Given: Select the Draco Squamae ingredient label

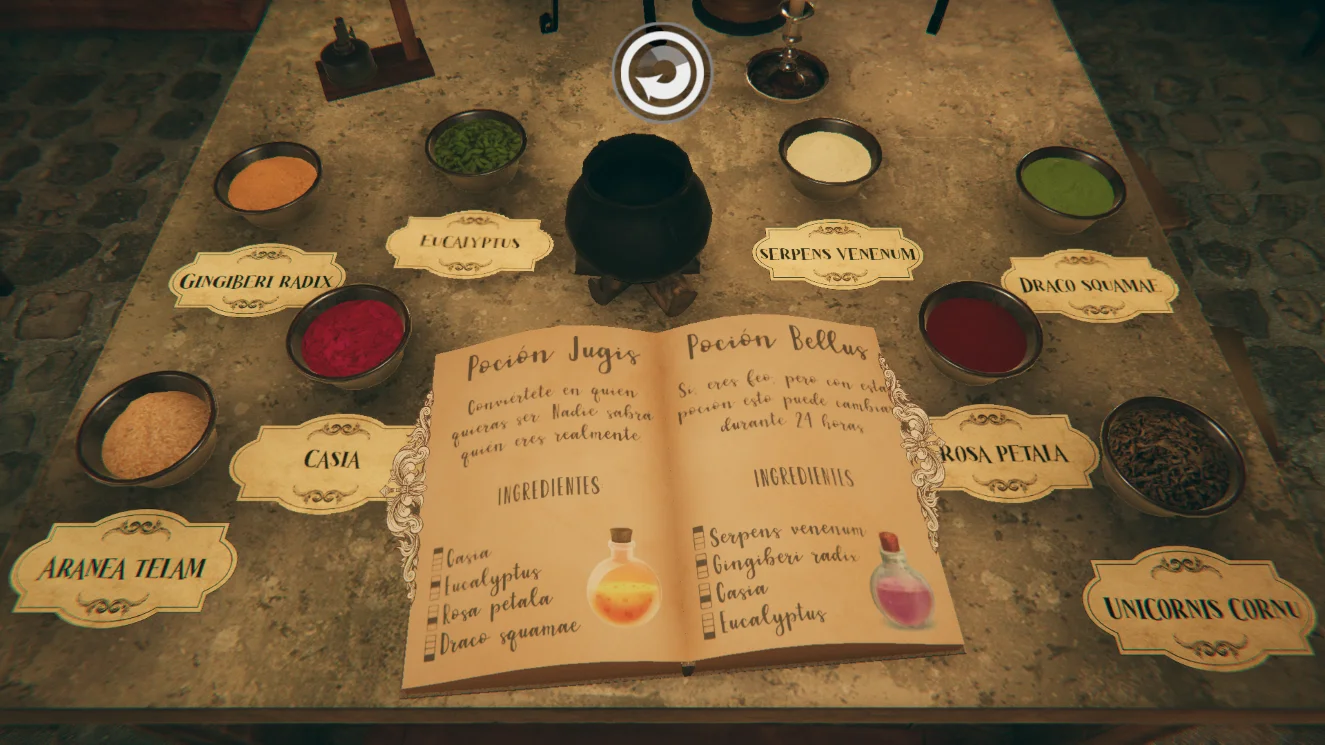Looking at the screenshot, I should 1089,286.
